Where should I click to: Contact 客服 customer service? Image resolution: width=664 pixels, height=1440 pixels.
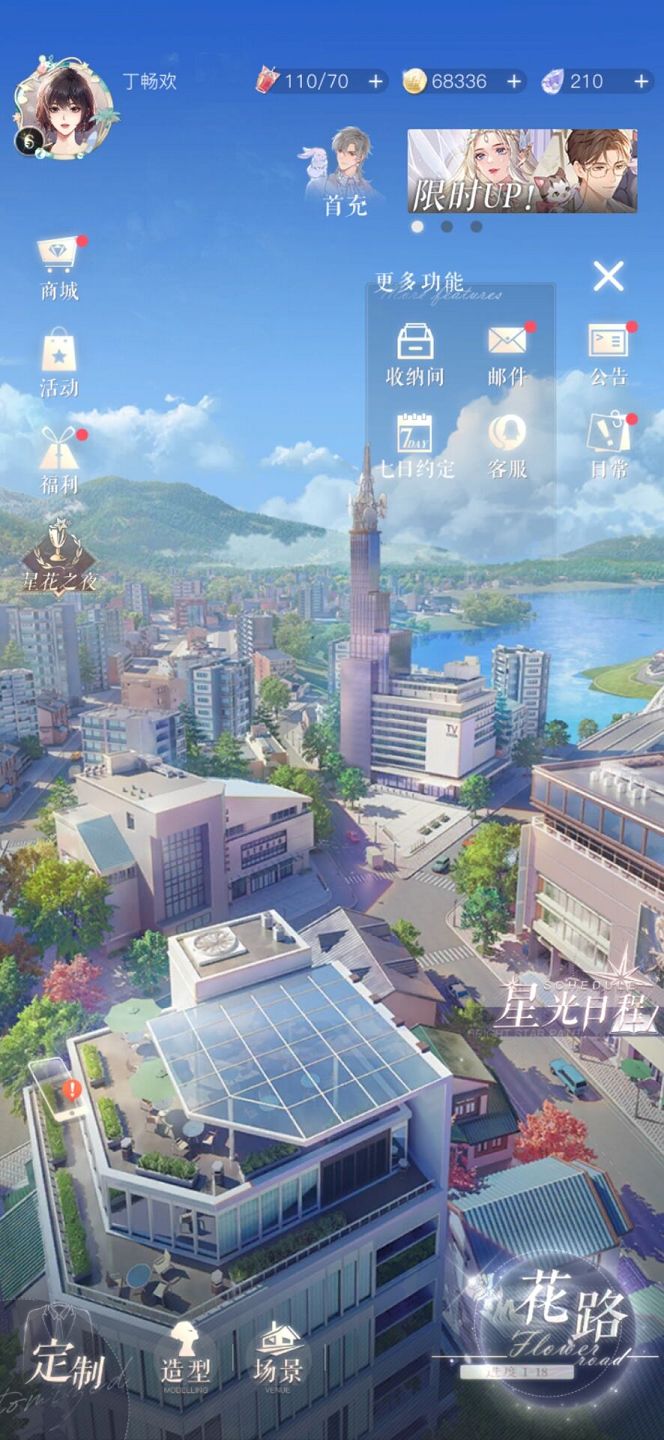click(x=507, y=445)
